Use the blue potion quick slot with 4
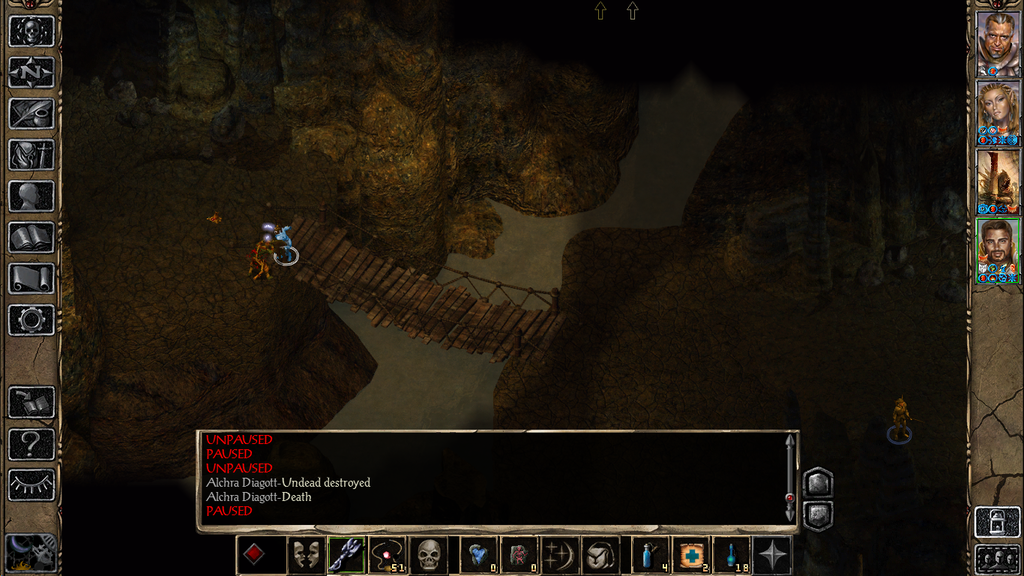Screen dimensions: 1024x576 [650, 555]
